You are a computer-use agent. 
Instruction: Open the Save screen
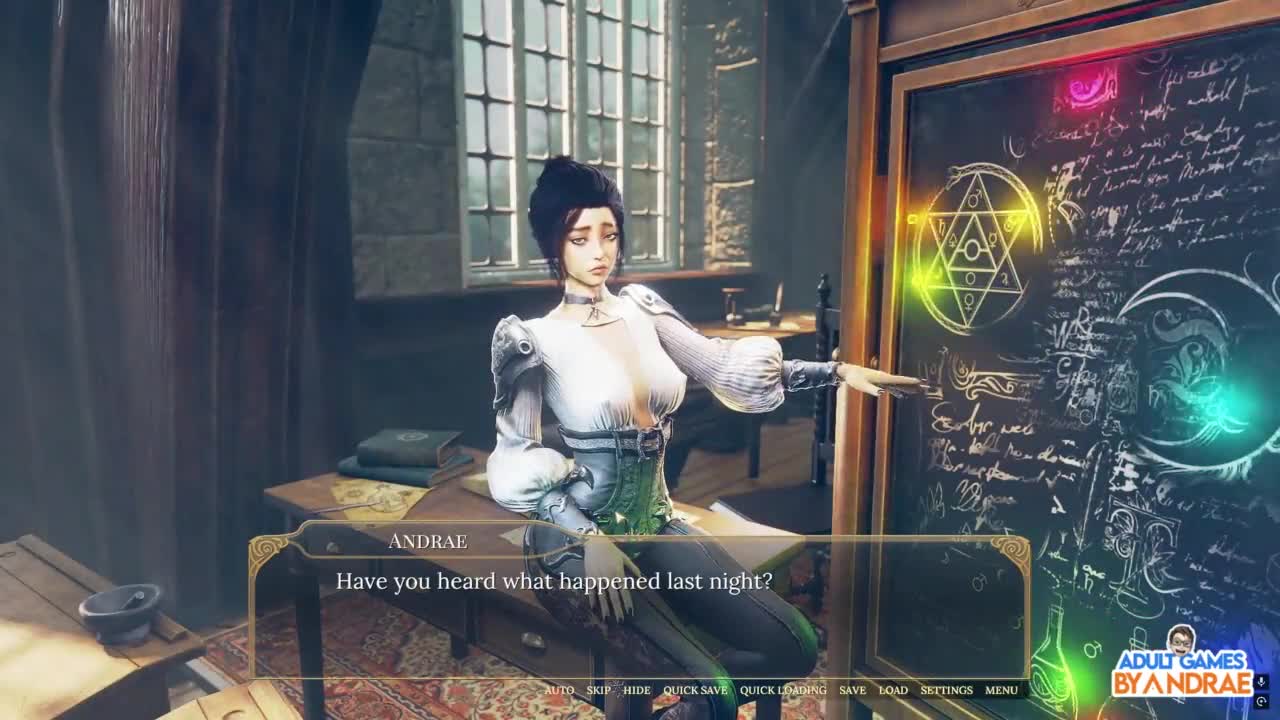click(852, 690)
